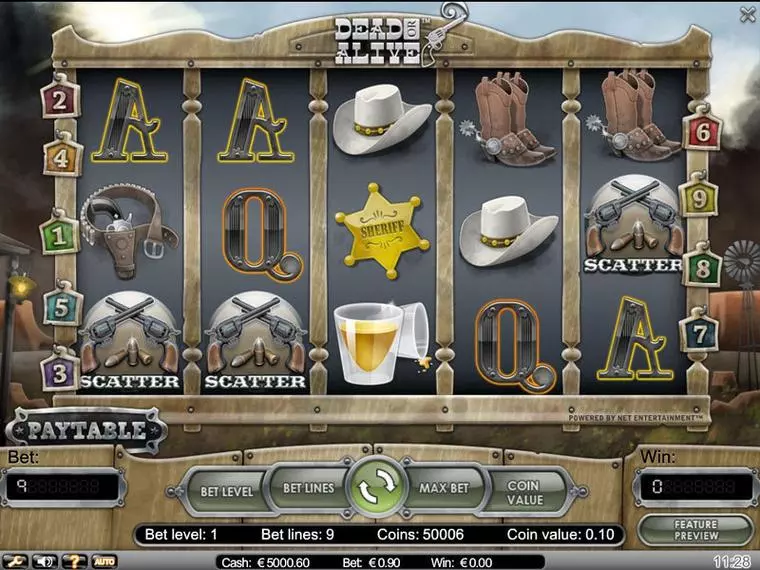Select payline 1 marker

pos(58,236)
